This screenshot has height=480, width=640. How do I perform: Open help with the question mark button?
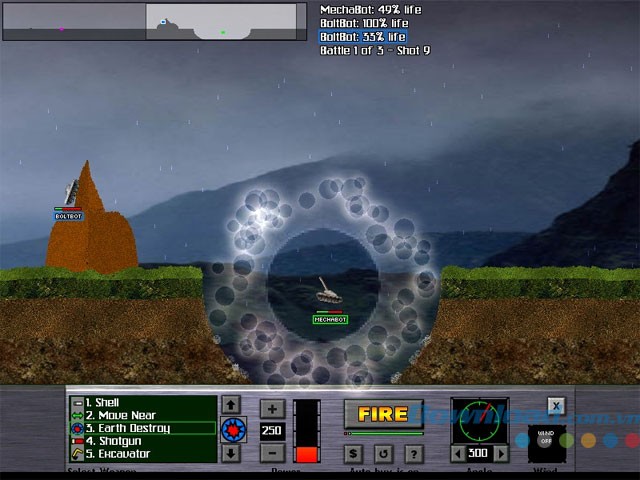click(x=413, y=453)
